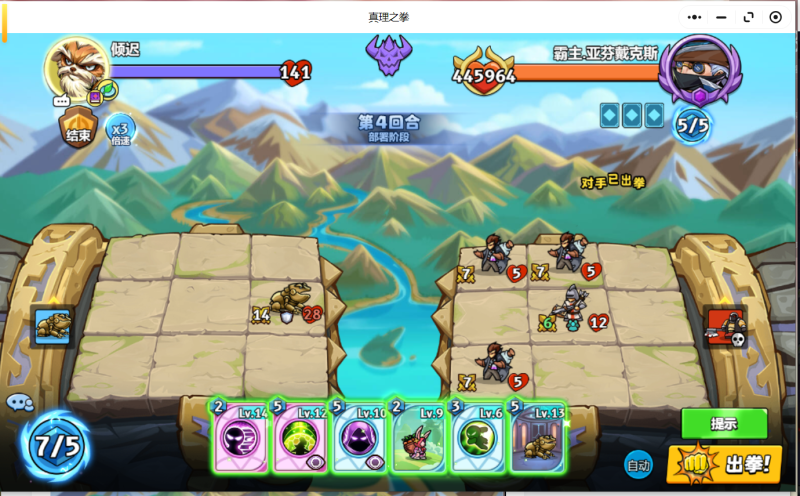800x496 pixels.
Task: Open the toad portrait on left pillar
Action: point(52,325)
